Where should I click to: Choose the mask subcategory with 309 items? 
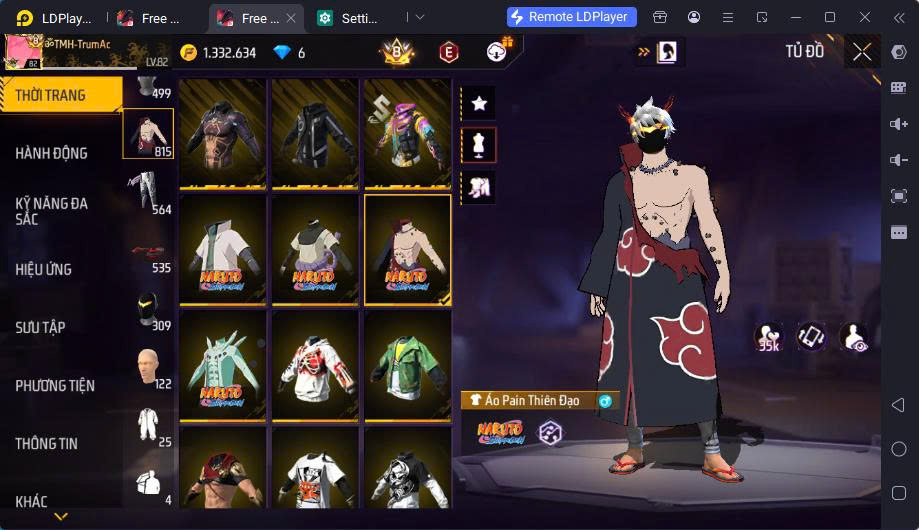click(148, 310)
